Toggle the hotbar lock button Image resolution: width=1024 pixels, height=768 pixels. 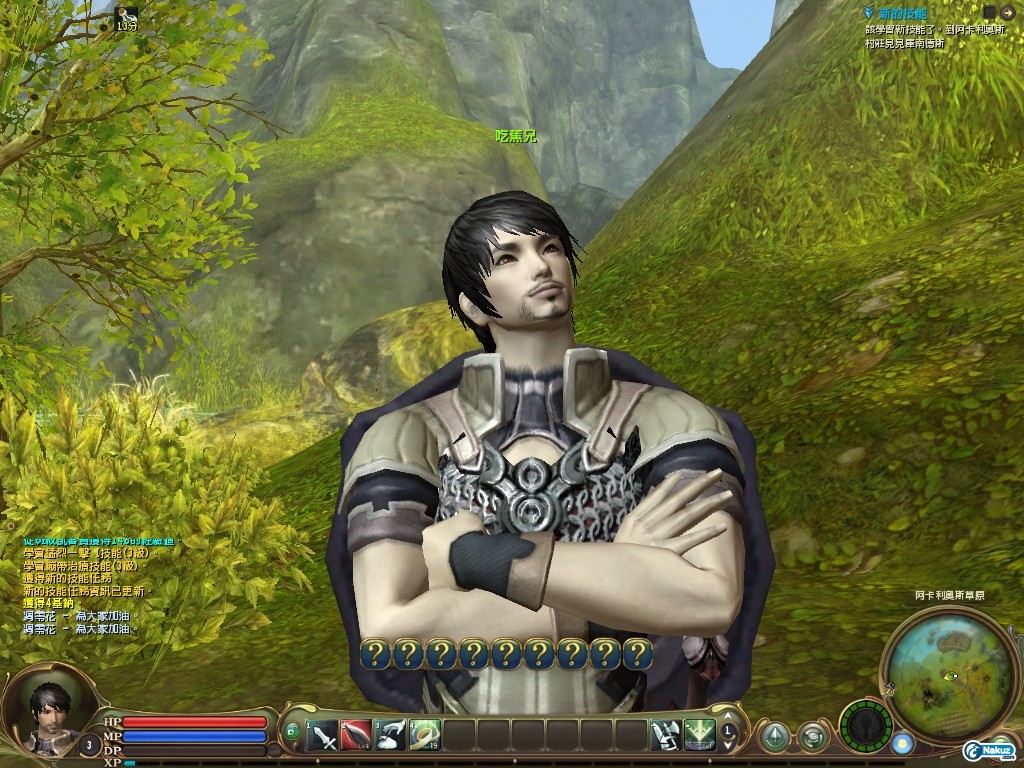pos(293,733)
